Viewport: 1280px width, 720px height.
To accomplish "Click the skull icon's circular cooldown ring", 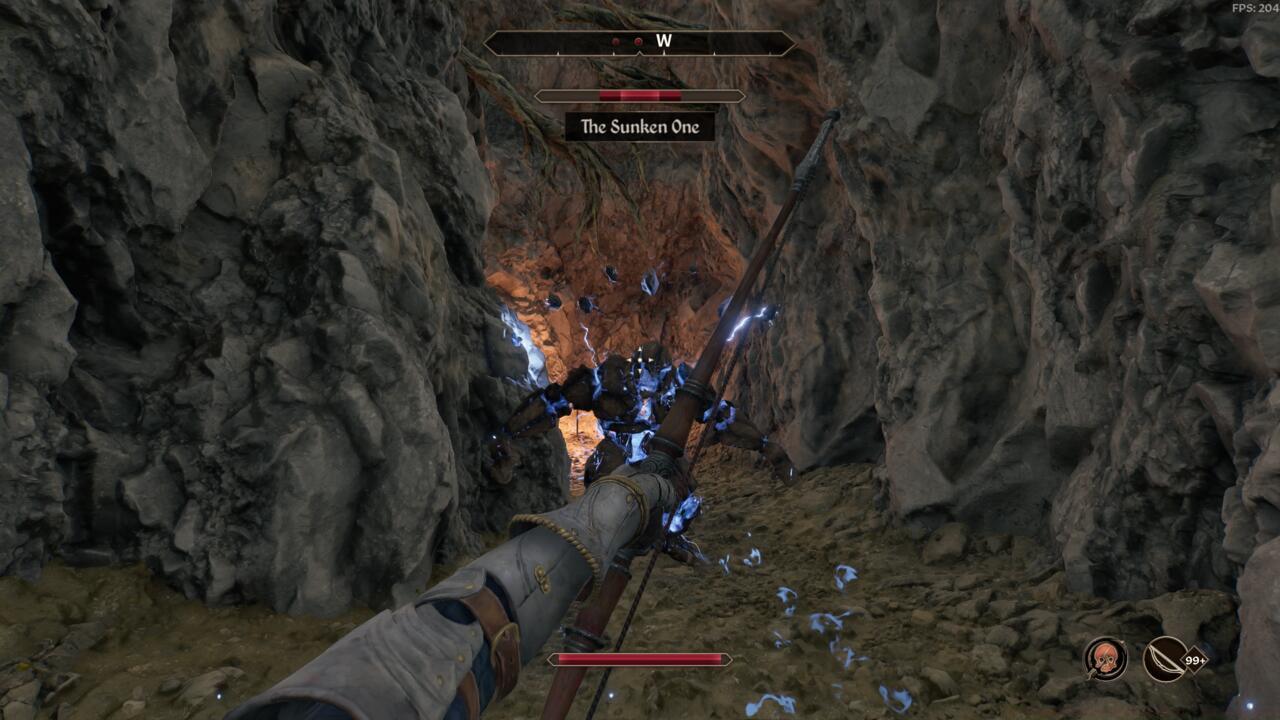I will point(1107,641).
